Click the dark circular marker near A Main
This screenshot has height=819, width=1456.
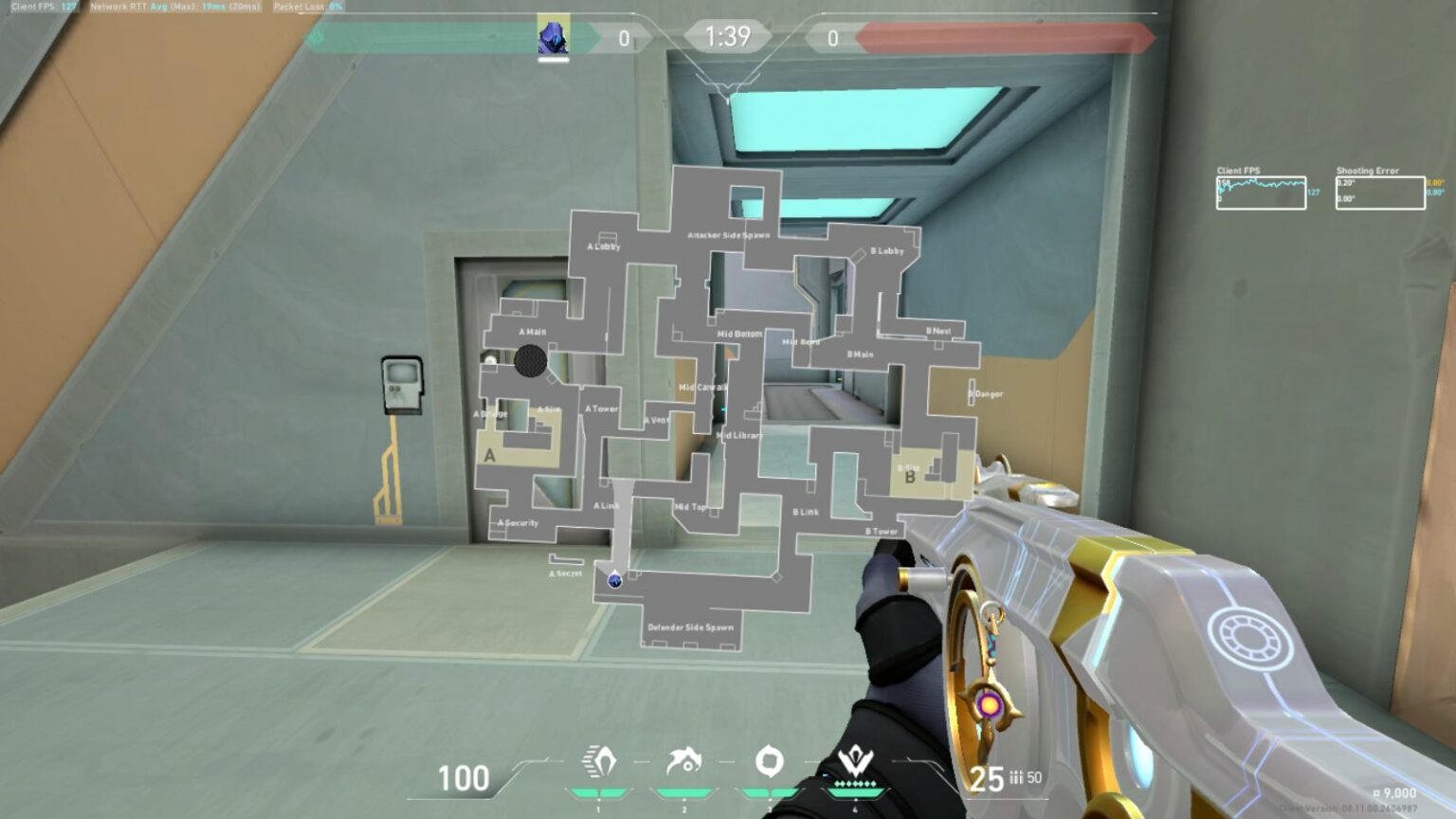pyautogui.click(x=531, y=360)
